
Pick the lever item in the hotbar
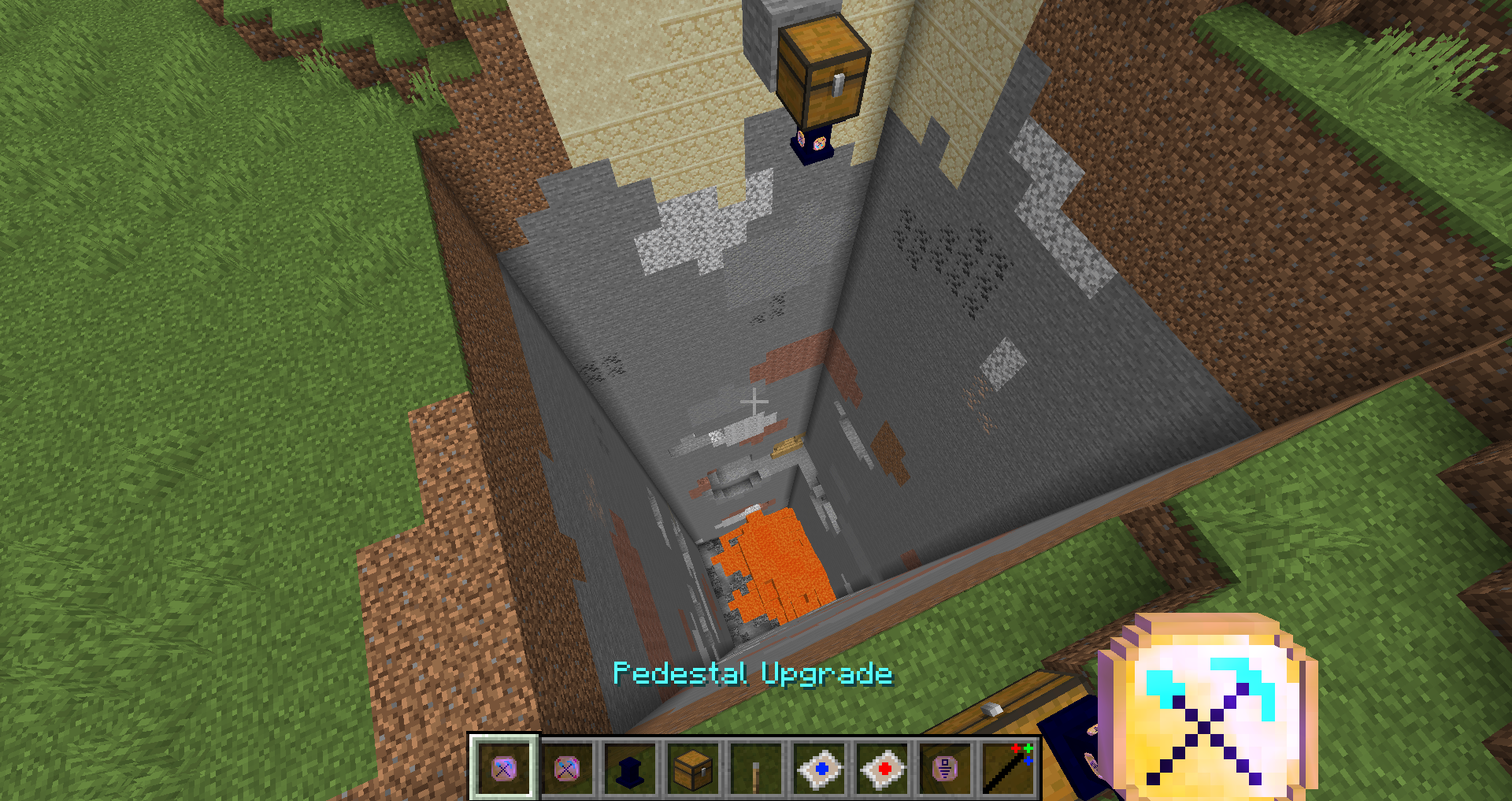(x=756, y=768)
